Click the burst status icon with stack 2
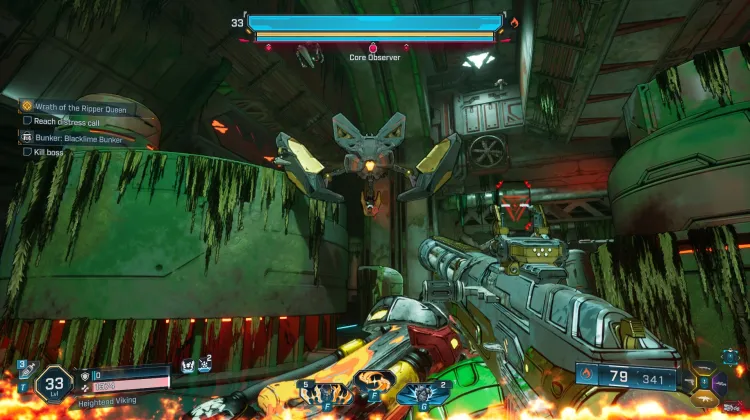The height and width of the screenshot is (420, 750). pos(203,366)
